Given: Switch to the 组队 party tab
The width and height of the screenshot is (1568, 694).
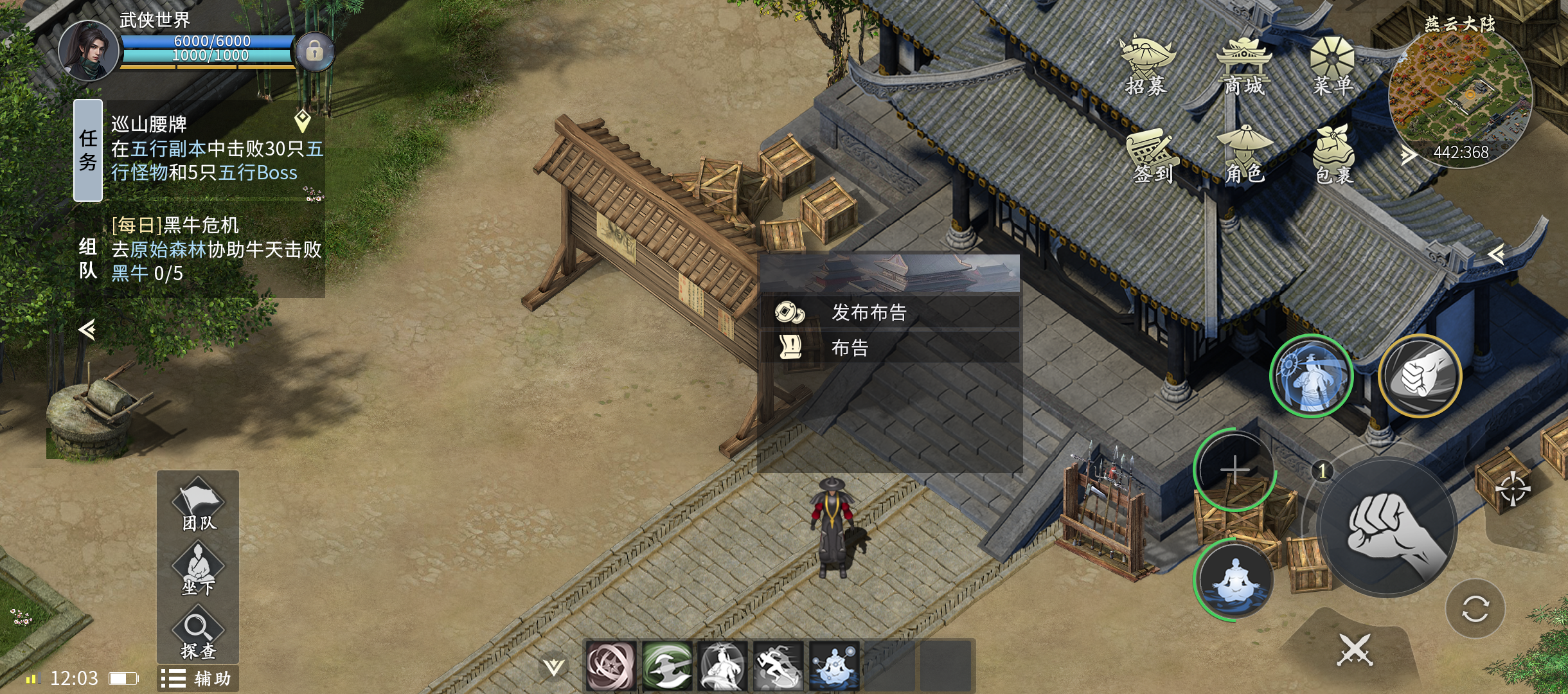Looking at the screenshot, I should (x=88, y=258).
